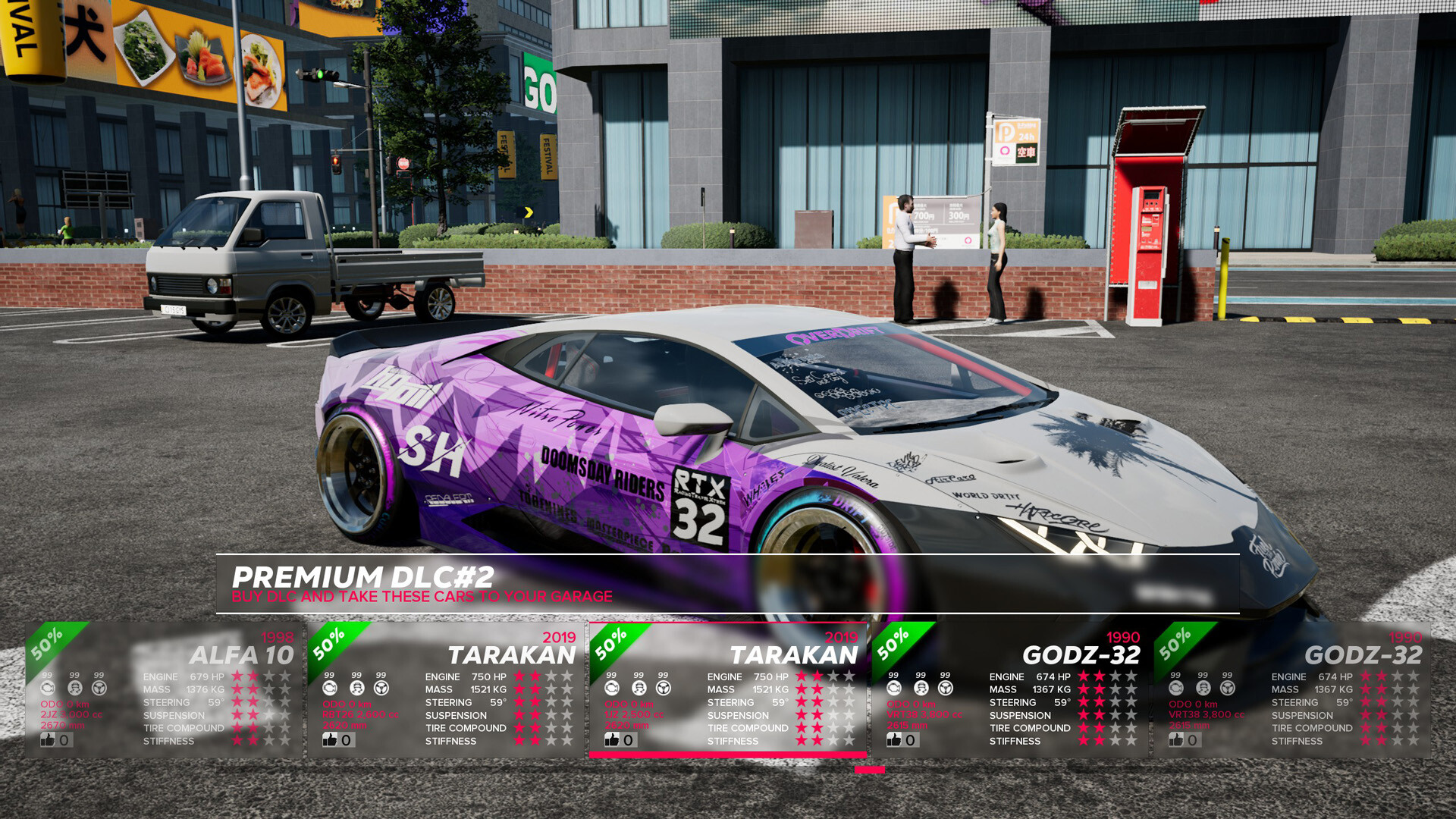Toggle the thumbs-up like on the ALFA 10 card
This screenshot has height=819, width=1456.
coord(47,739)
